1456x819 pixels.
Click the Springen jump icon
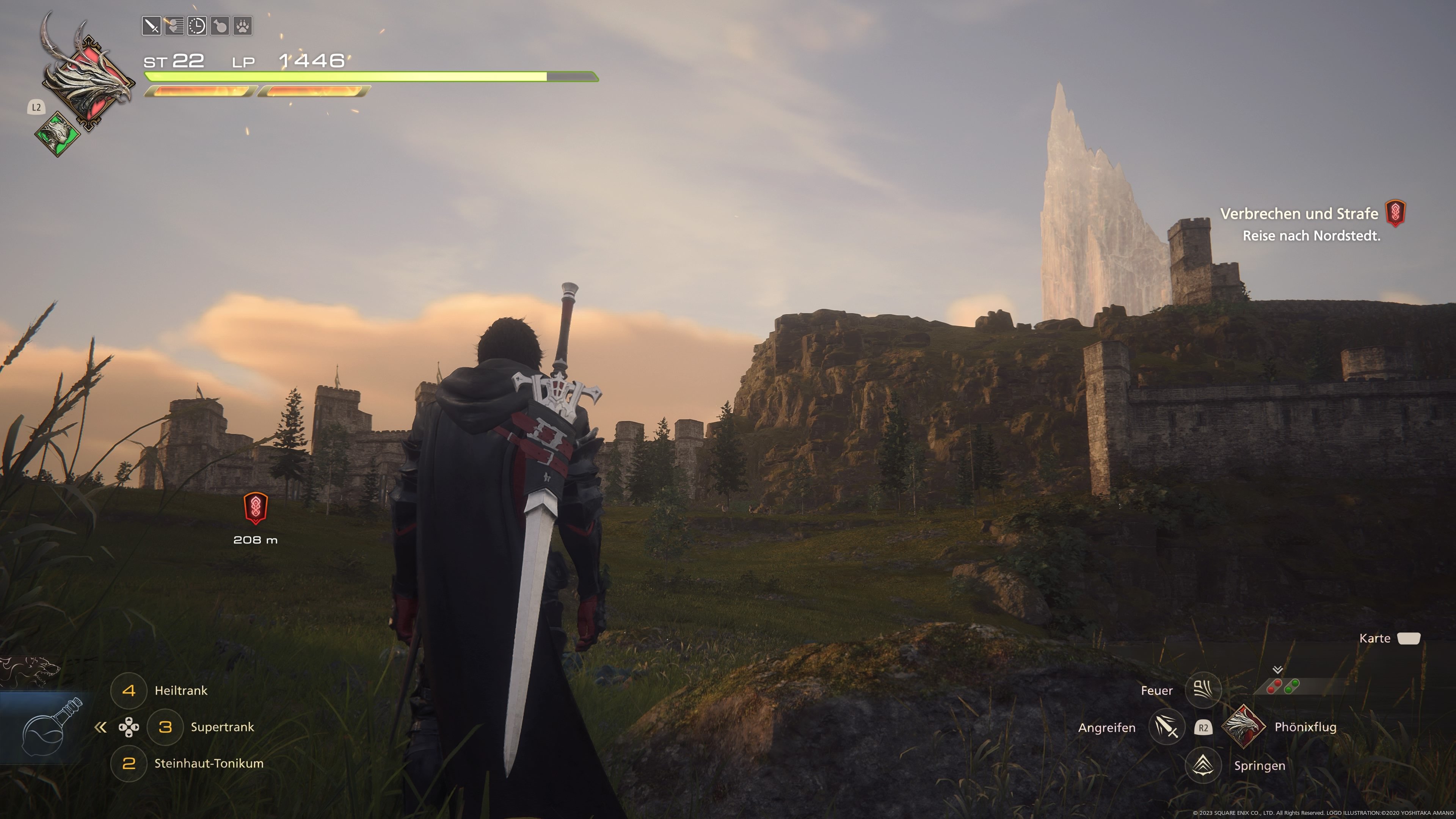point(1203,765)
